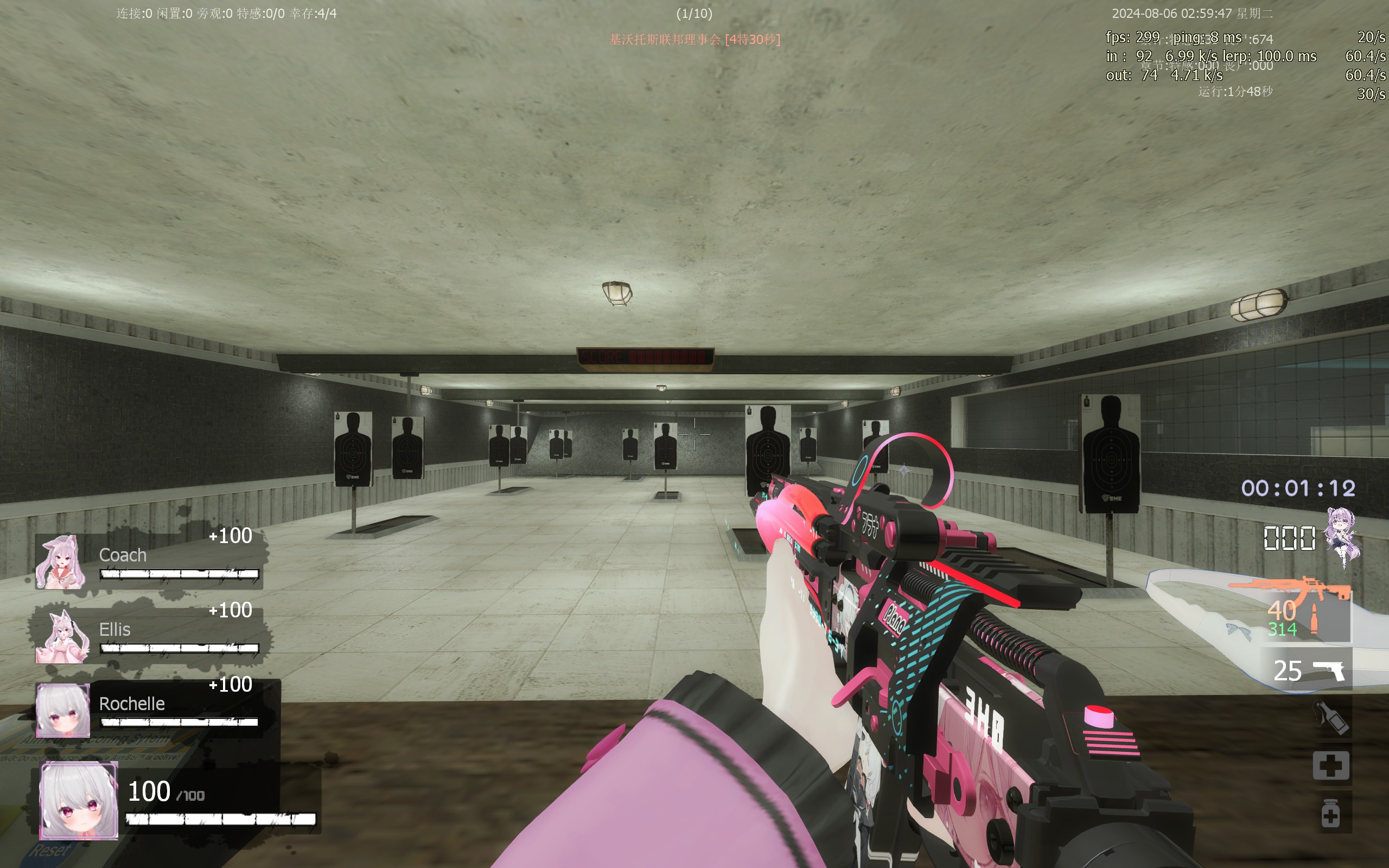This screenshot has width=1389, height=868.
Task: Select Coach's teammate portrait
Action: 61,562
